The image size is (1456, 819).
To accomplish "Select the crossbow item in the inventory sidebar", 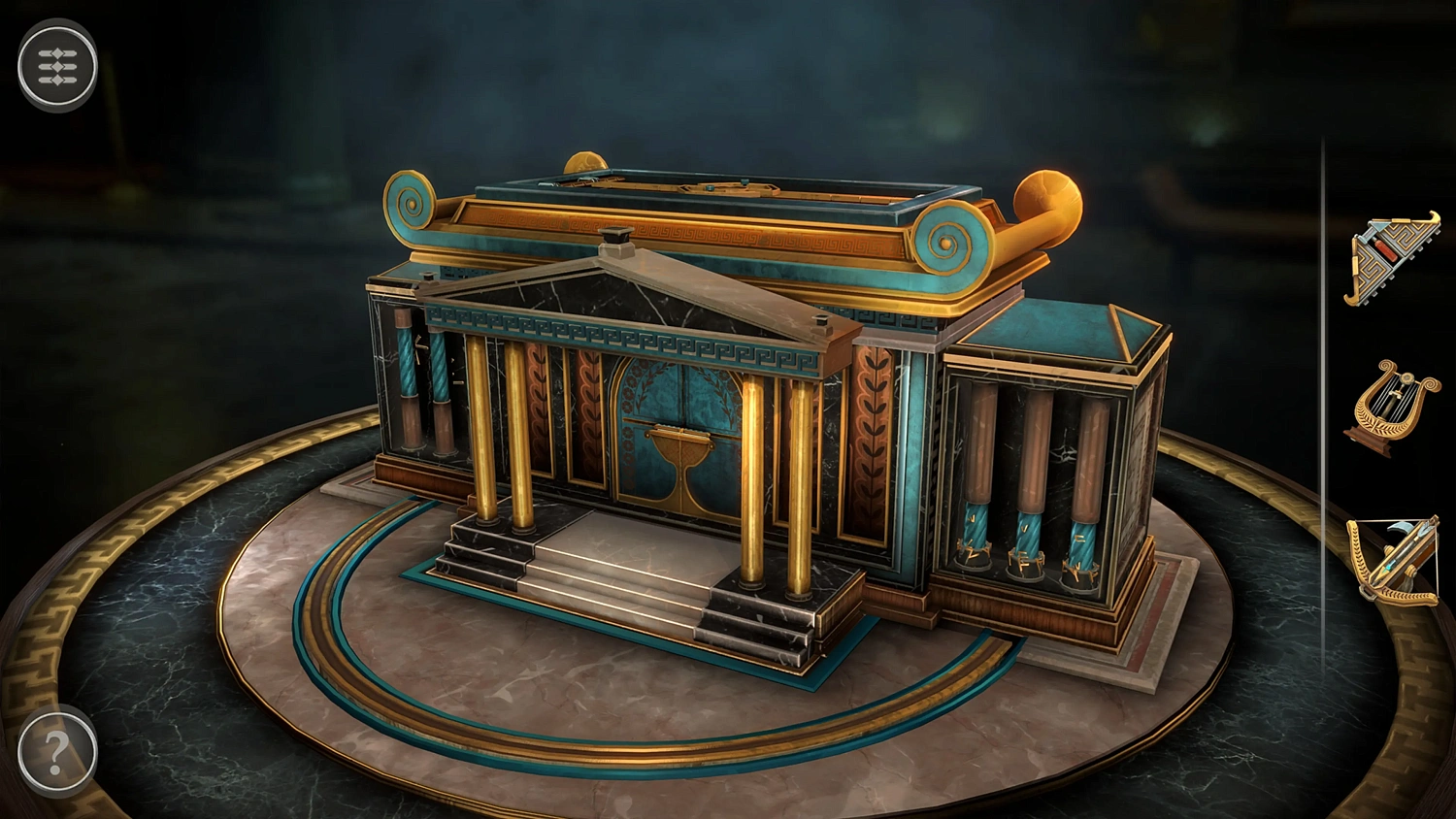I will pos(1395,563).
